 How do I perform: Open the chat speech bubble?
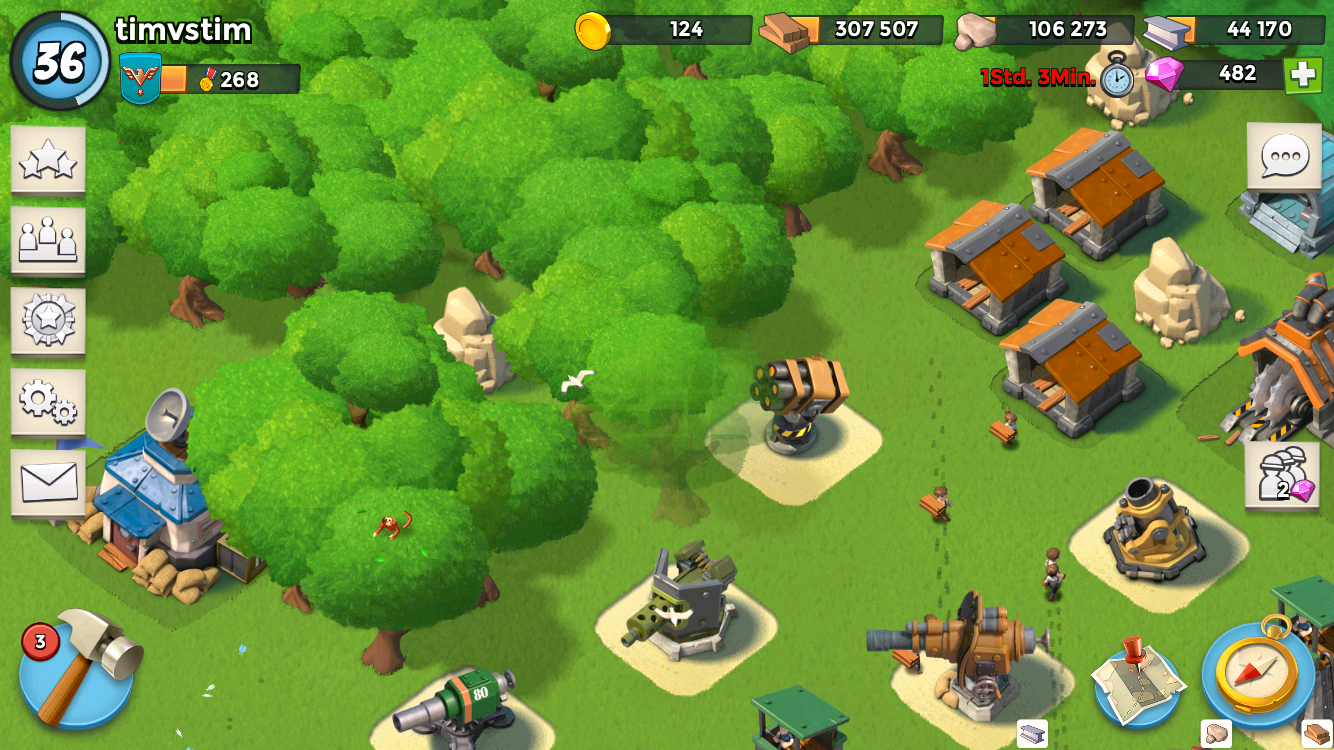pyautogui.click(x=1284, y=156)
